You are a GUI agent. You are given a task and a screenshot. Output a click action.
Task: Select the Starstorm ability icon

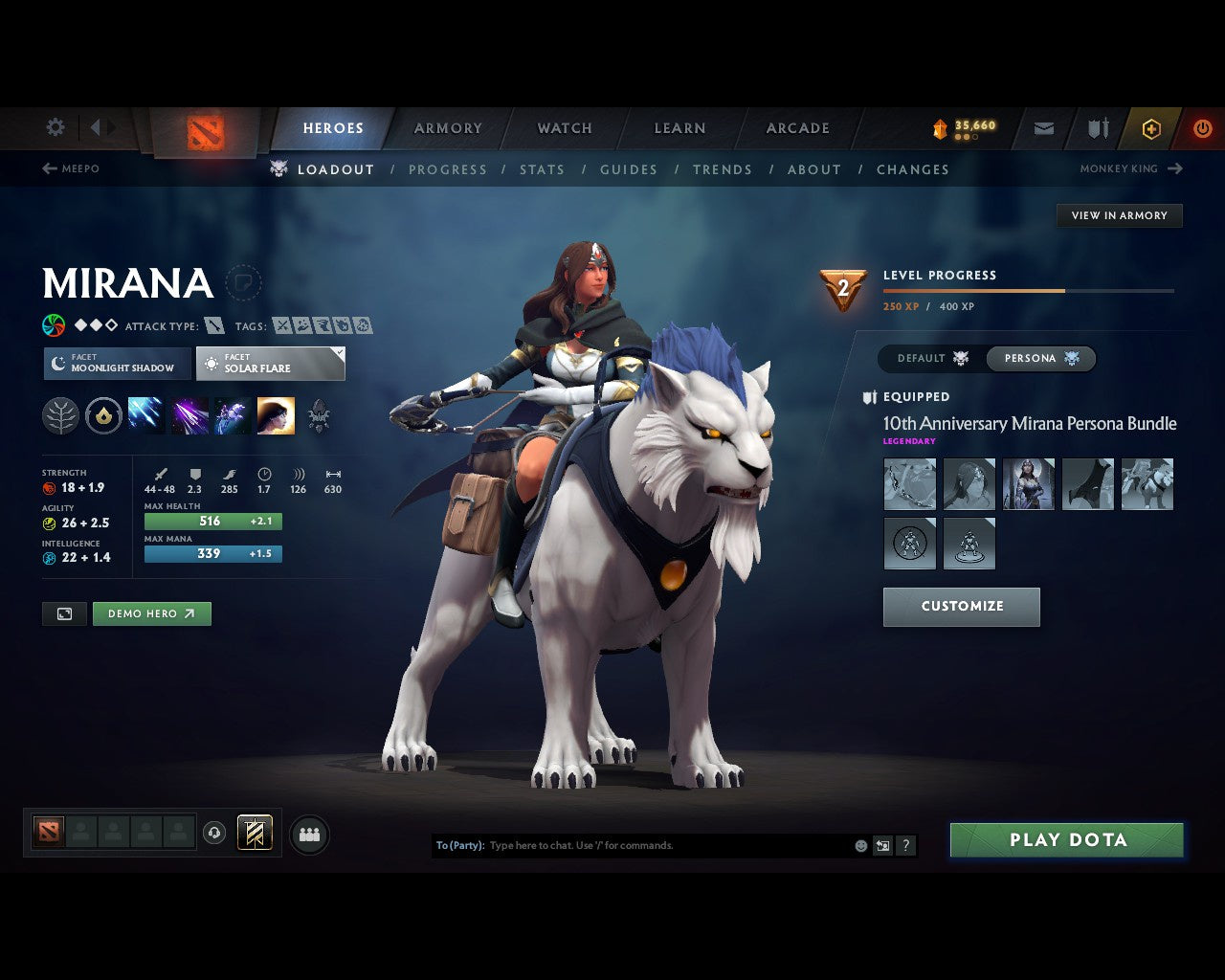145,414
